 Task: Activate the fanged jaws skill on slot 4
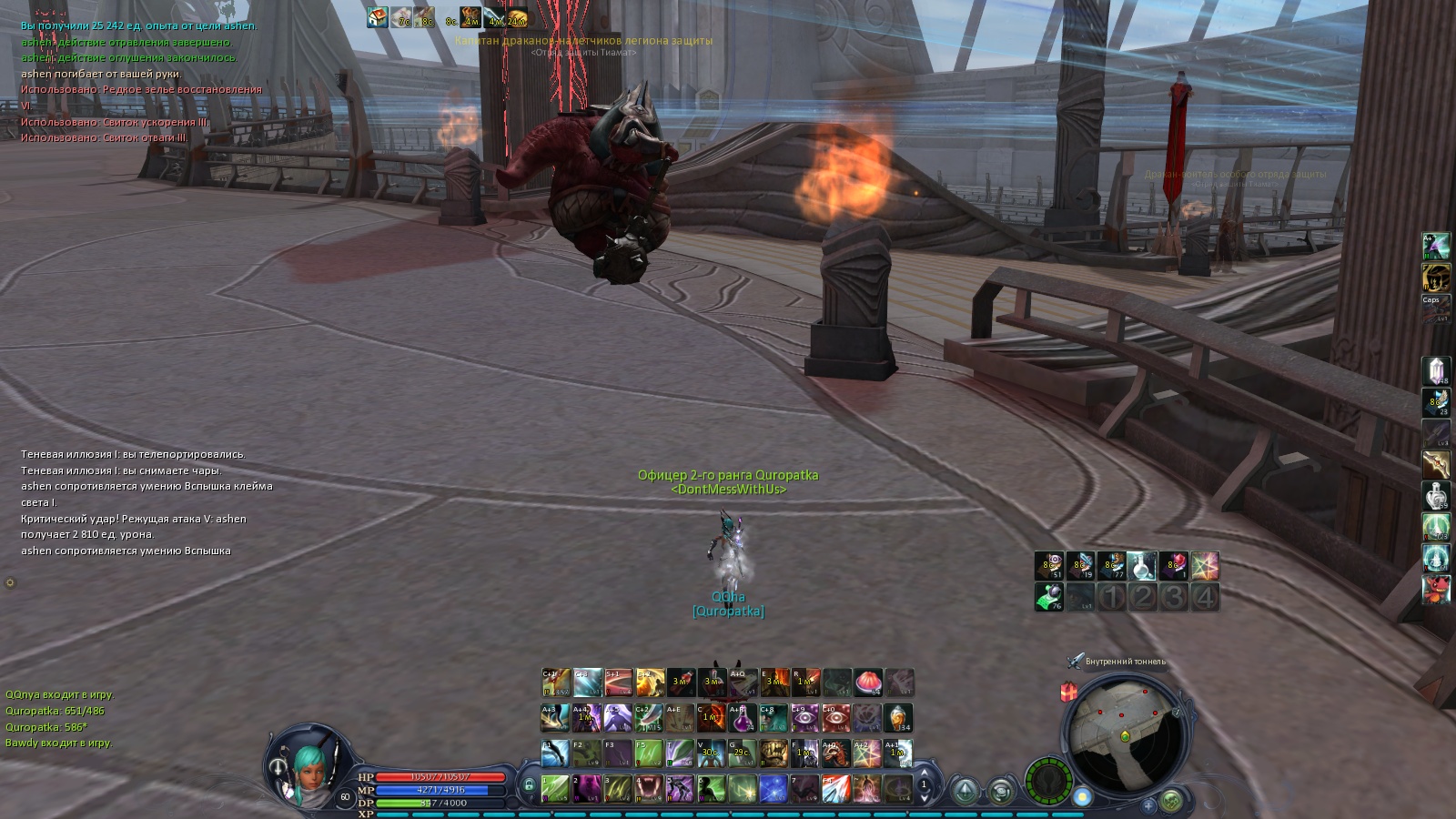(x=648, y=787)
